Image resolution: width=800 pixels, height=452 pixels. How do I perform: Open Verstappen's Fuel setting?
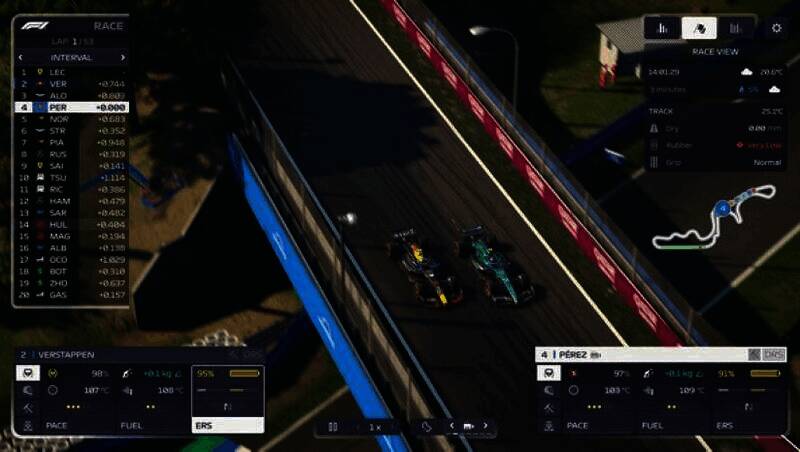pyautogui.click(x=131, y=425)
